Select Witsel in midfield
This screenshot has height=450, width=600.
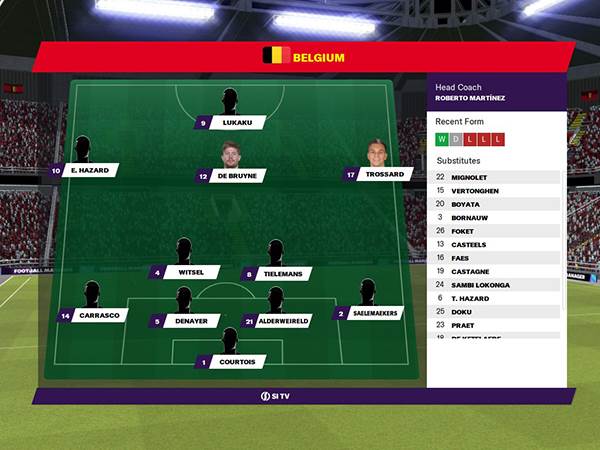point(192,272)
